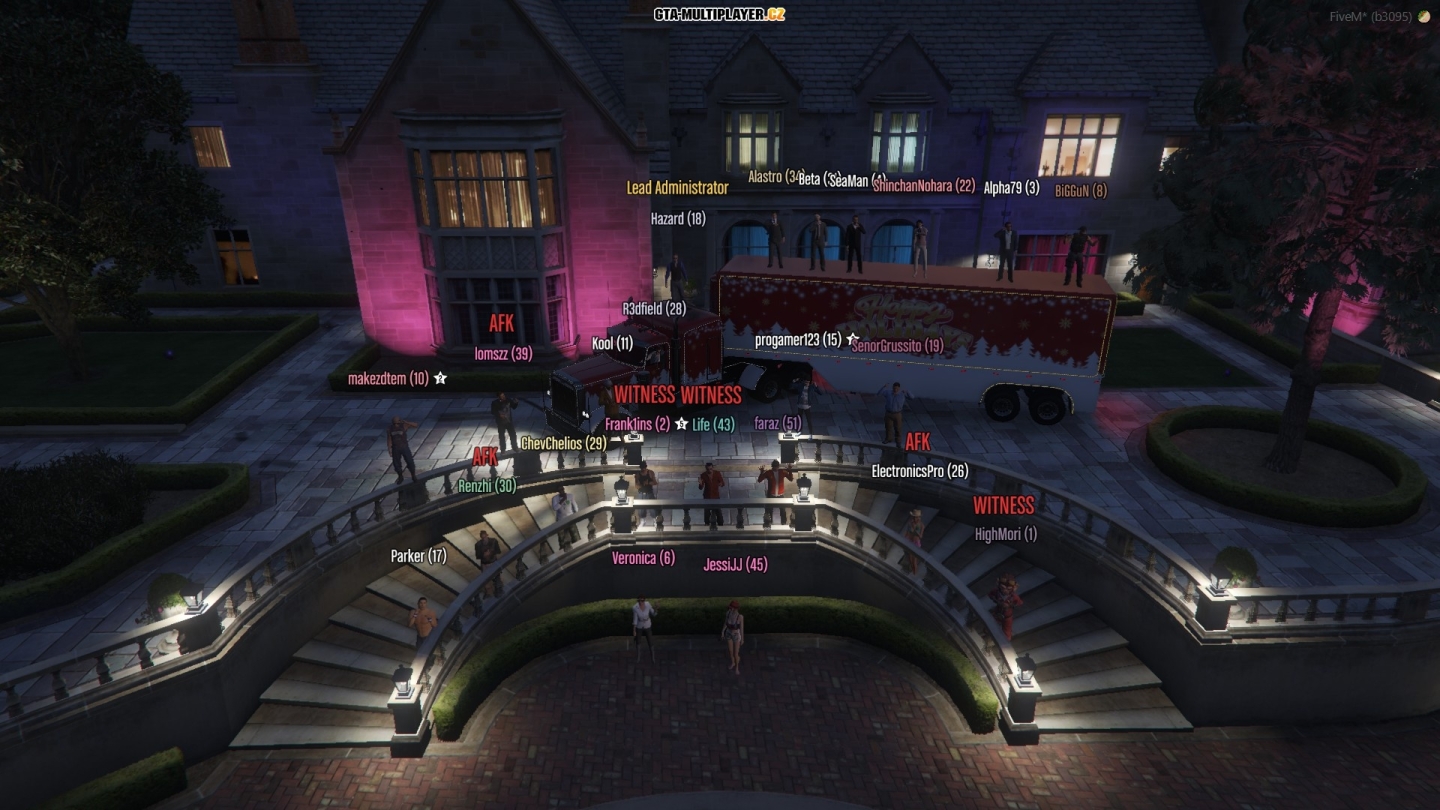Select the Hazard (18) nametag
The width and height of the screenshot is (1440, 810).
point(677,218)
